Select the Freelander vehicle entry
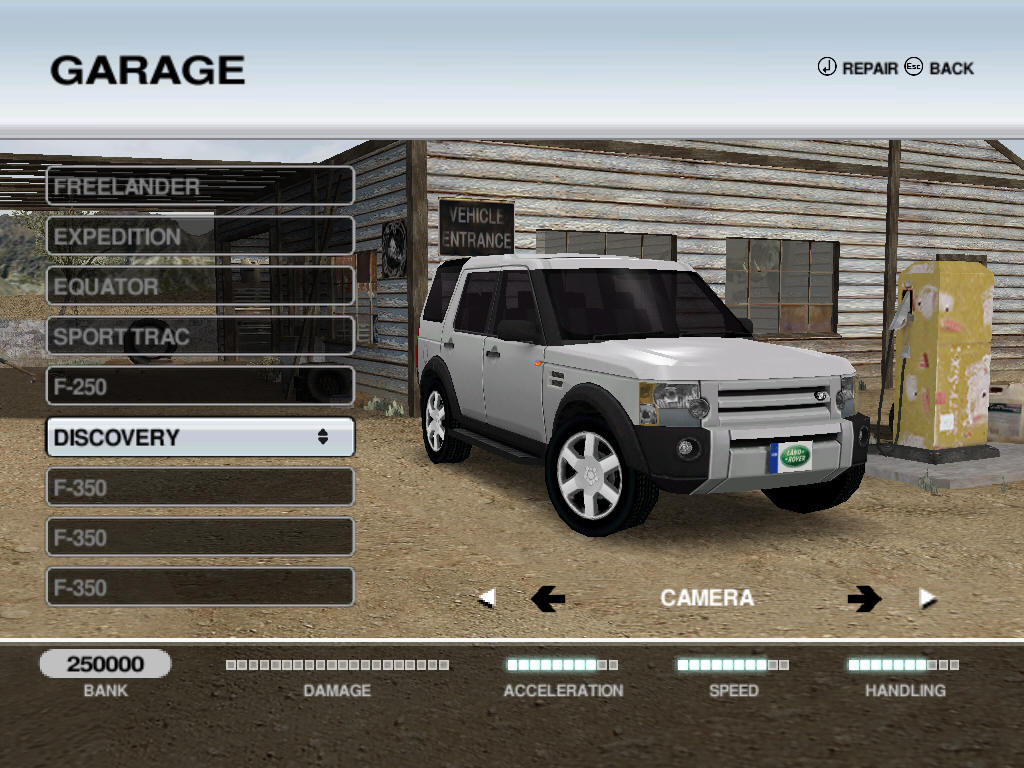1024x768 pixels. click(200, 186)
